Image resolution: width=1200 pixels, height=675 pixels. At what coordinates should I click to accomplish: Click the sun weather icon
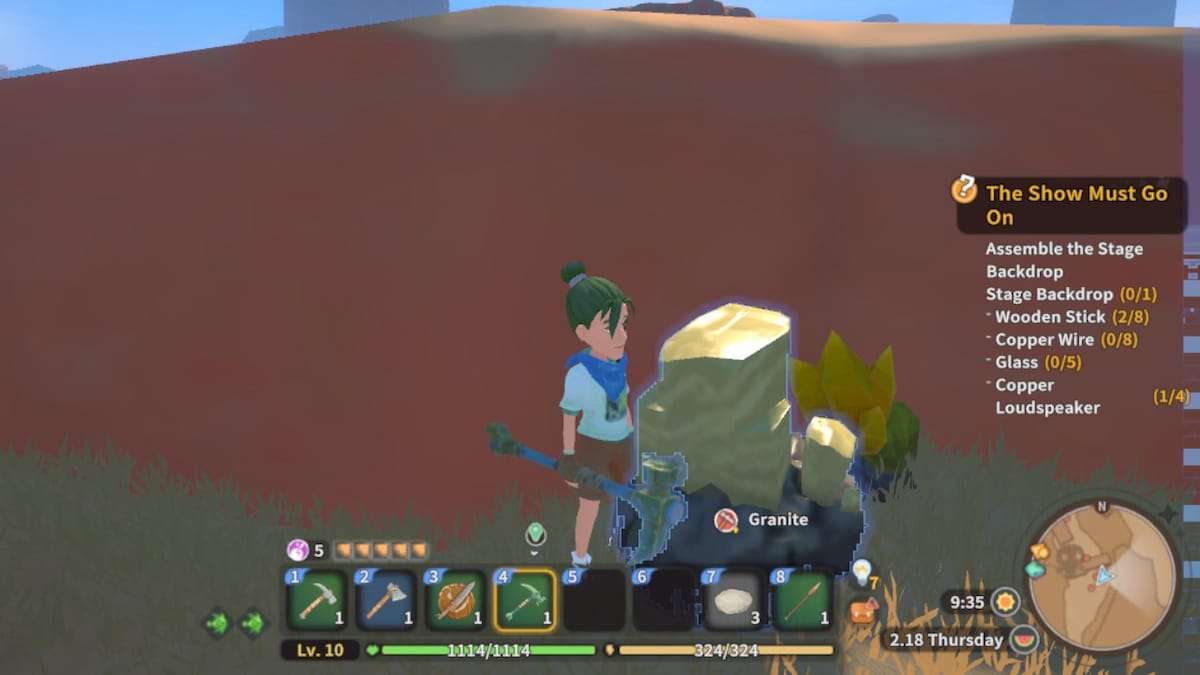(1004, 602)
